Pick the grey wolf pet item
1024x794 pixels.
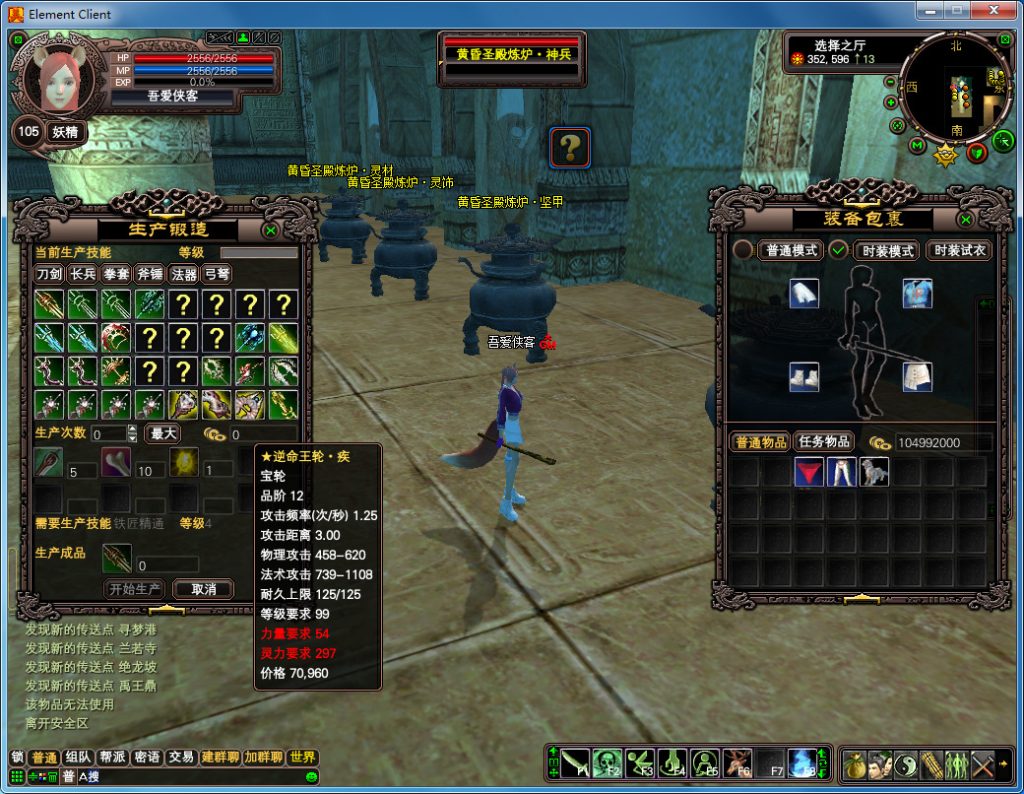tap(874, 472)
